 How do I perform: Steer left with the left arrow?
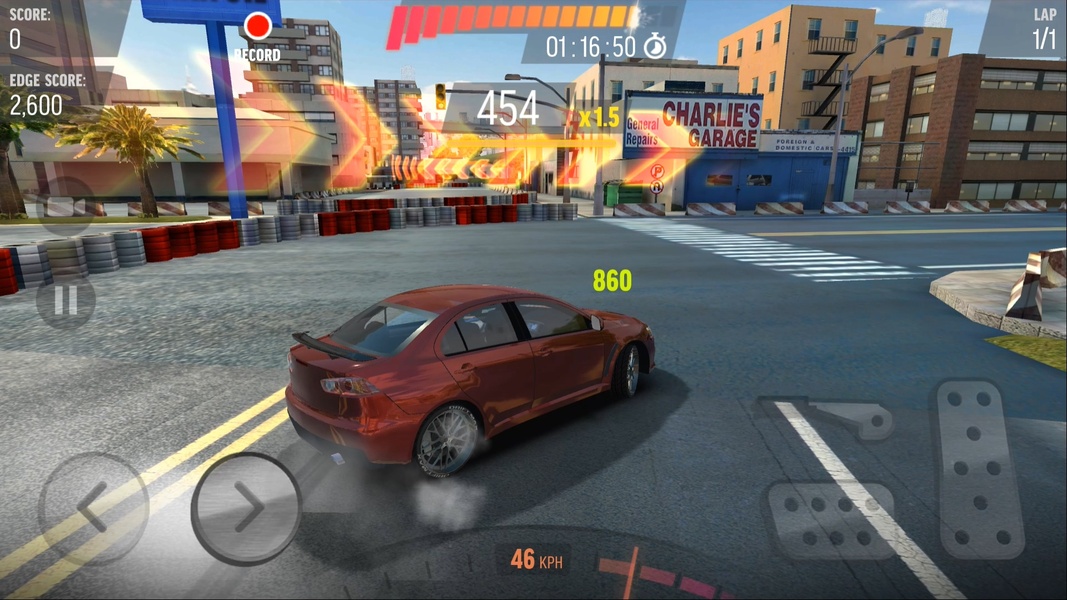(x=92, y=509)
